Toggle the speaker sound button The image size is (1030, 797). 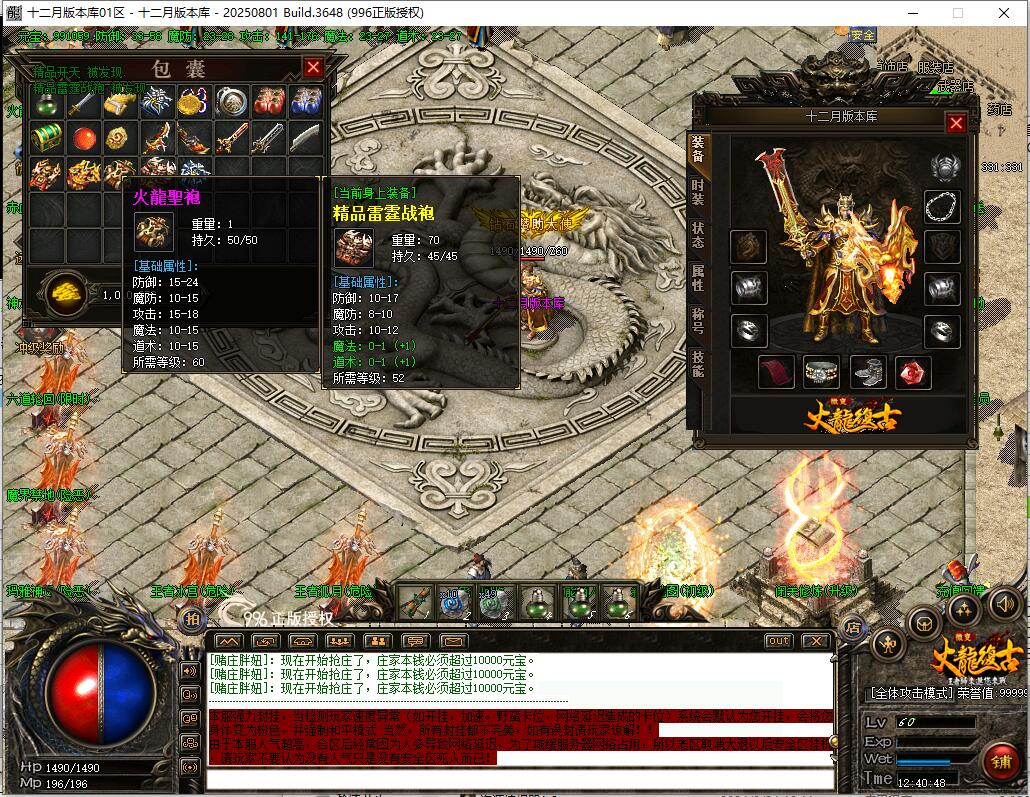[x=1004, y=603]
